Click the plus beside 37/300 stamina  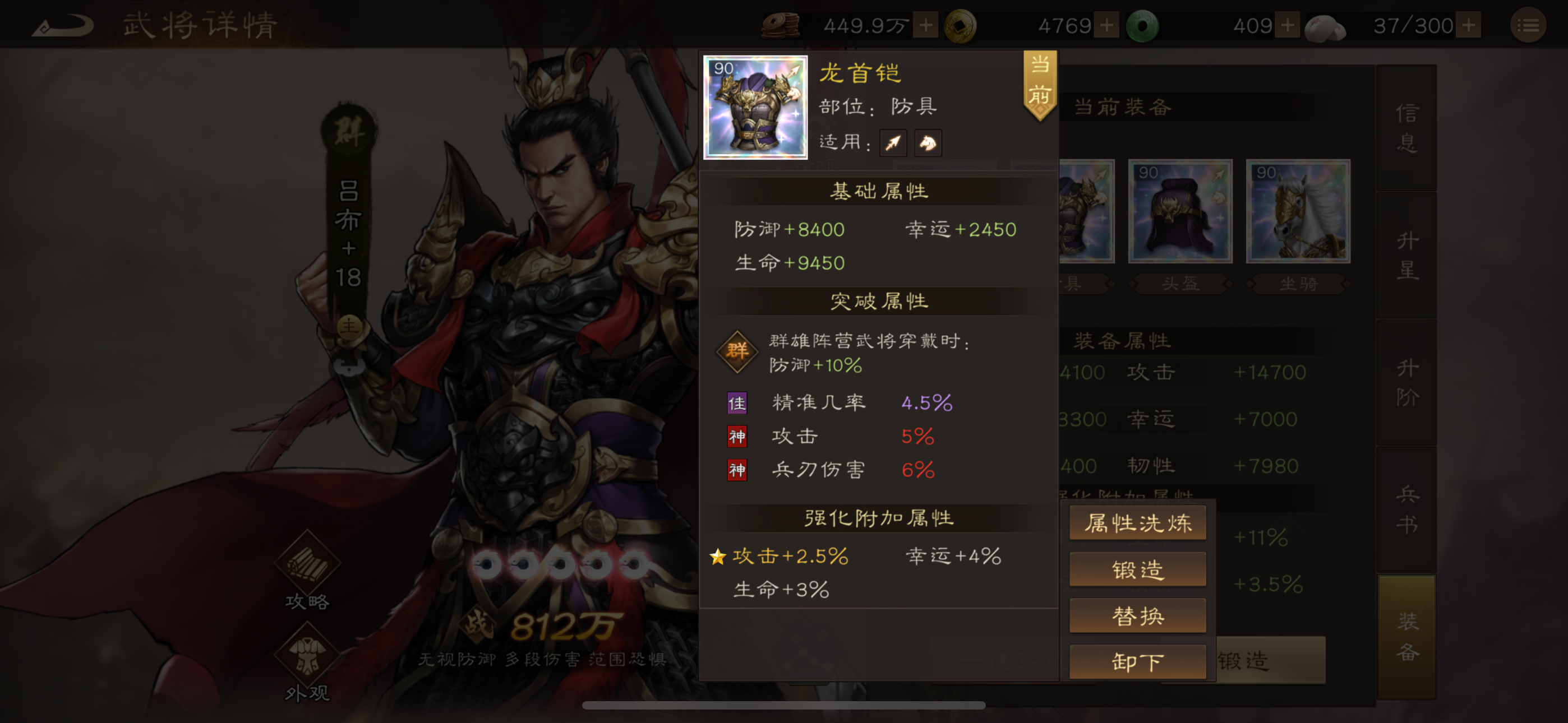(1468, 26)
